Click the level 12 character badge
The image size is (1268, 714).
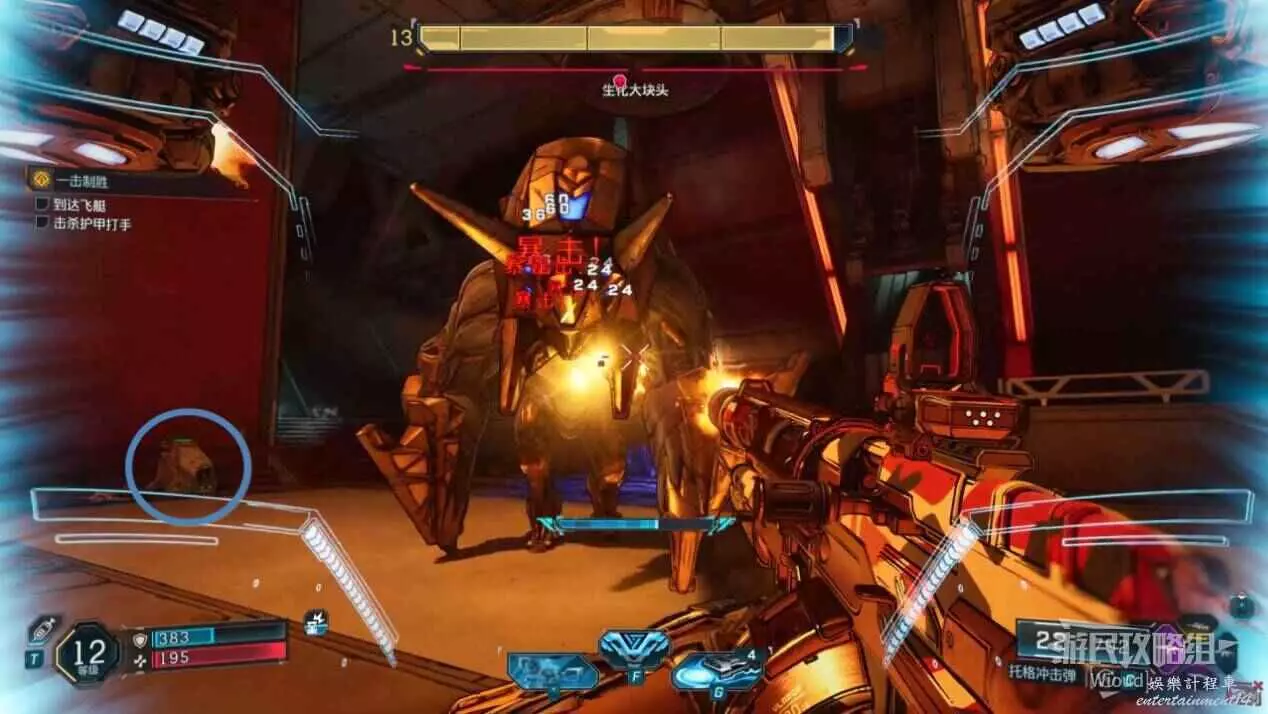tap(88, 654)
